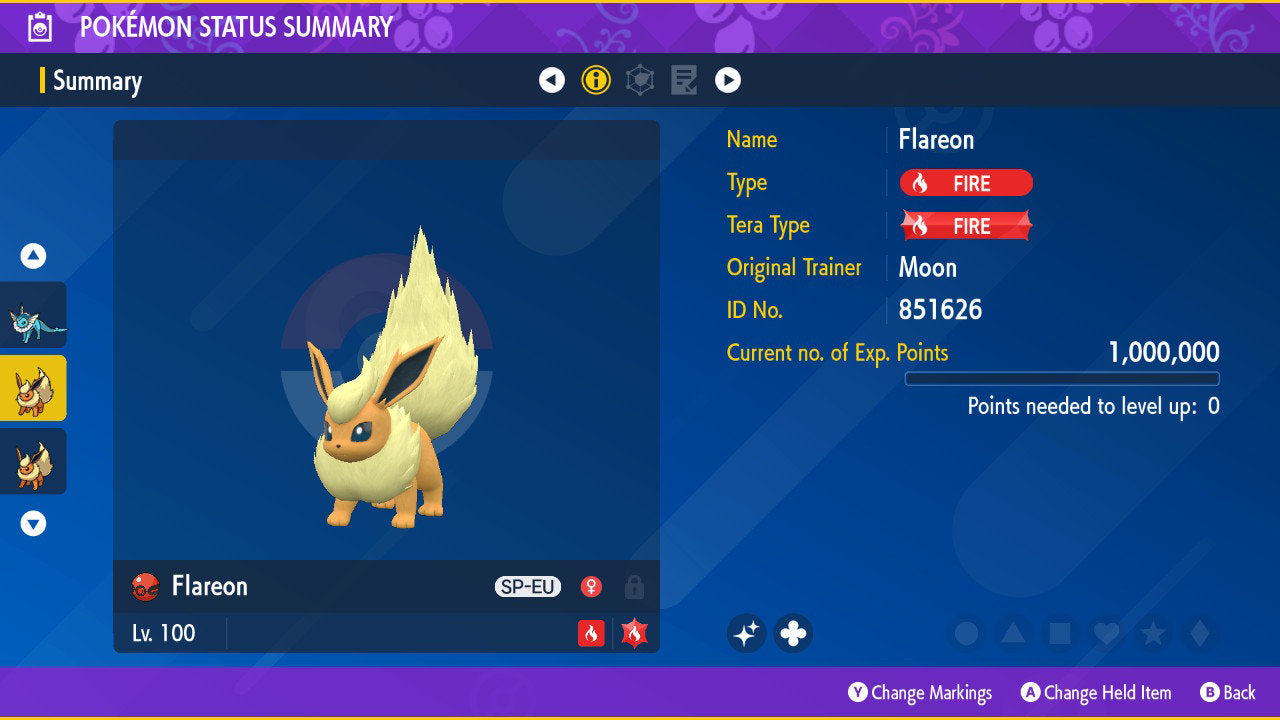
Task: Toggle the heart marking
Action: click(1105, 633)
